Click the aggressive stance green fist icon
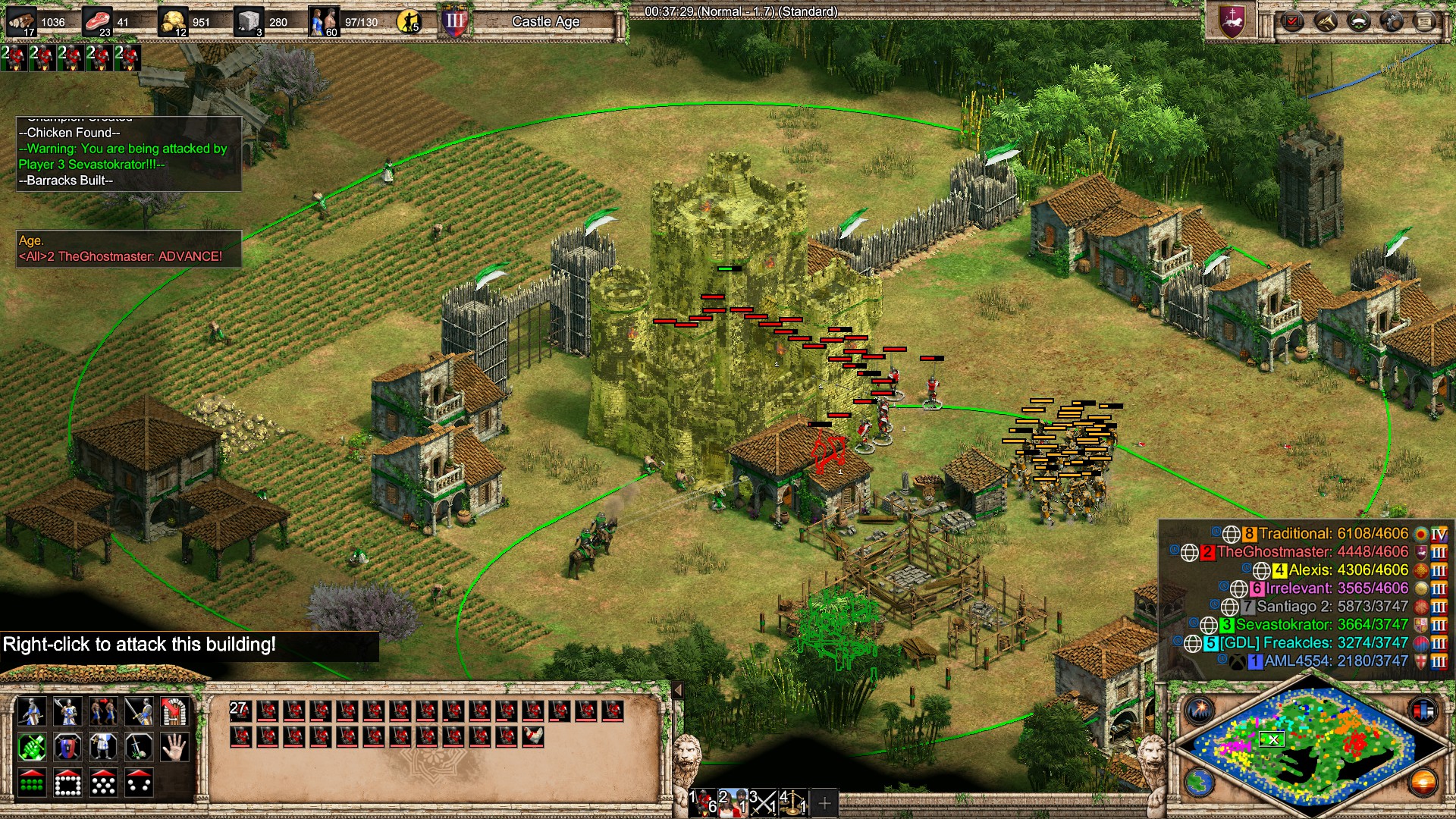 pos(31,748)
